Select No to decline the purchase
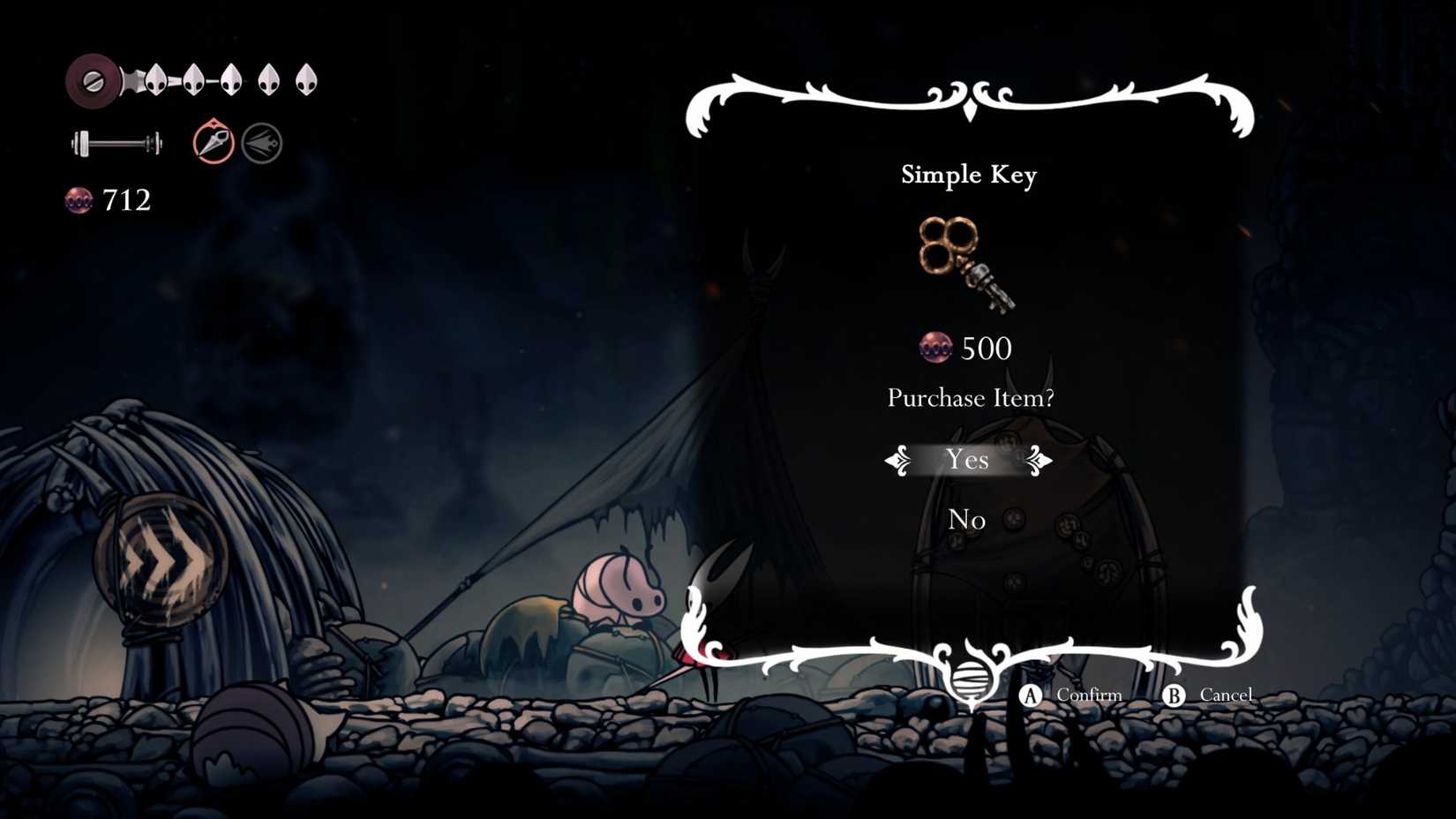The image size is (1456, 819). [967, 520]
